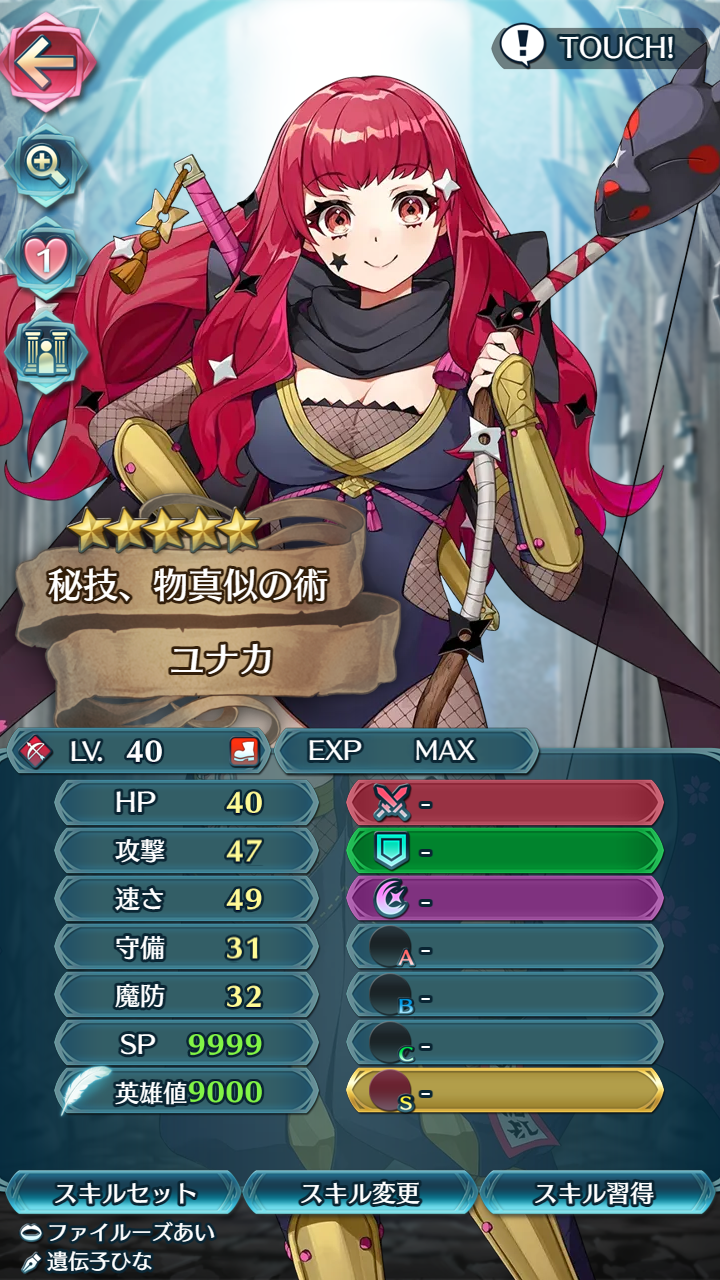This screenshot has width=720, height=1280.
Task: Select the purple special skill slot
Action: coord(505,899)
